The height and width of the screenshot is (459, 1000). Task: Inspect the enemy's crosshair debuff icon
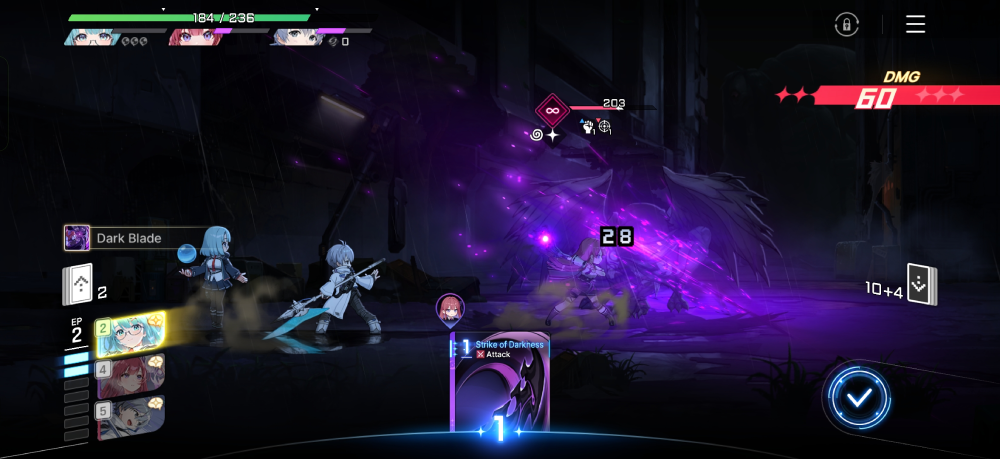tap(605, 127)
